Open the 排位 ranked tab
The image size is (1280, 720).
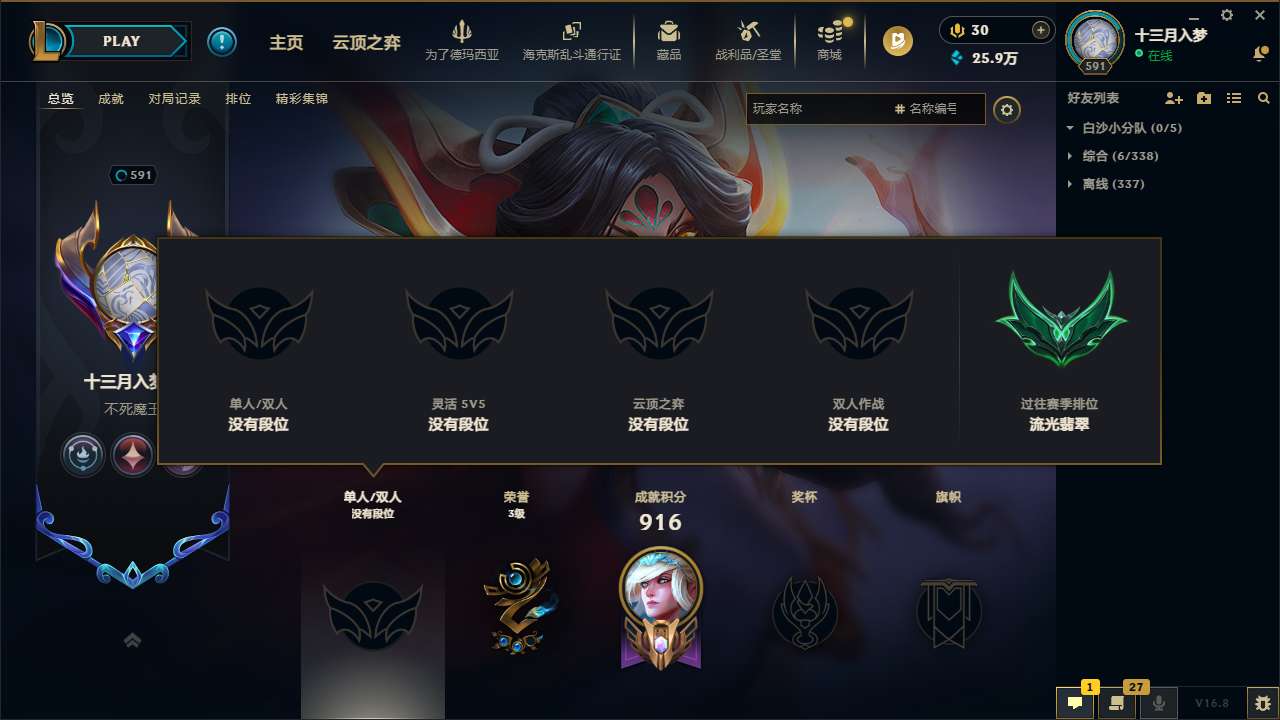(x=238, y=98)
